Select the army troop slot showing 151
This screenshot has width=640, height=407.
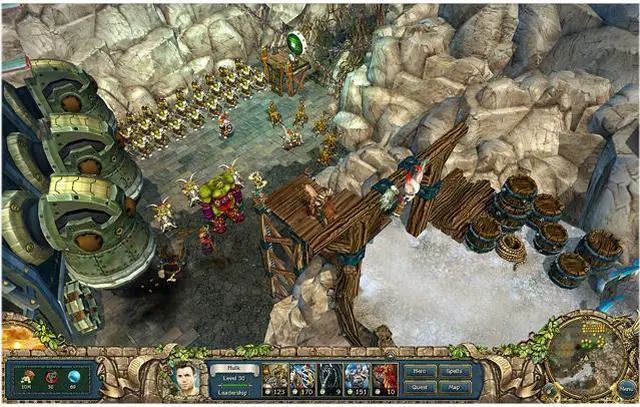[357, 378]
